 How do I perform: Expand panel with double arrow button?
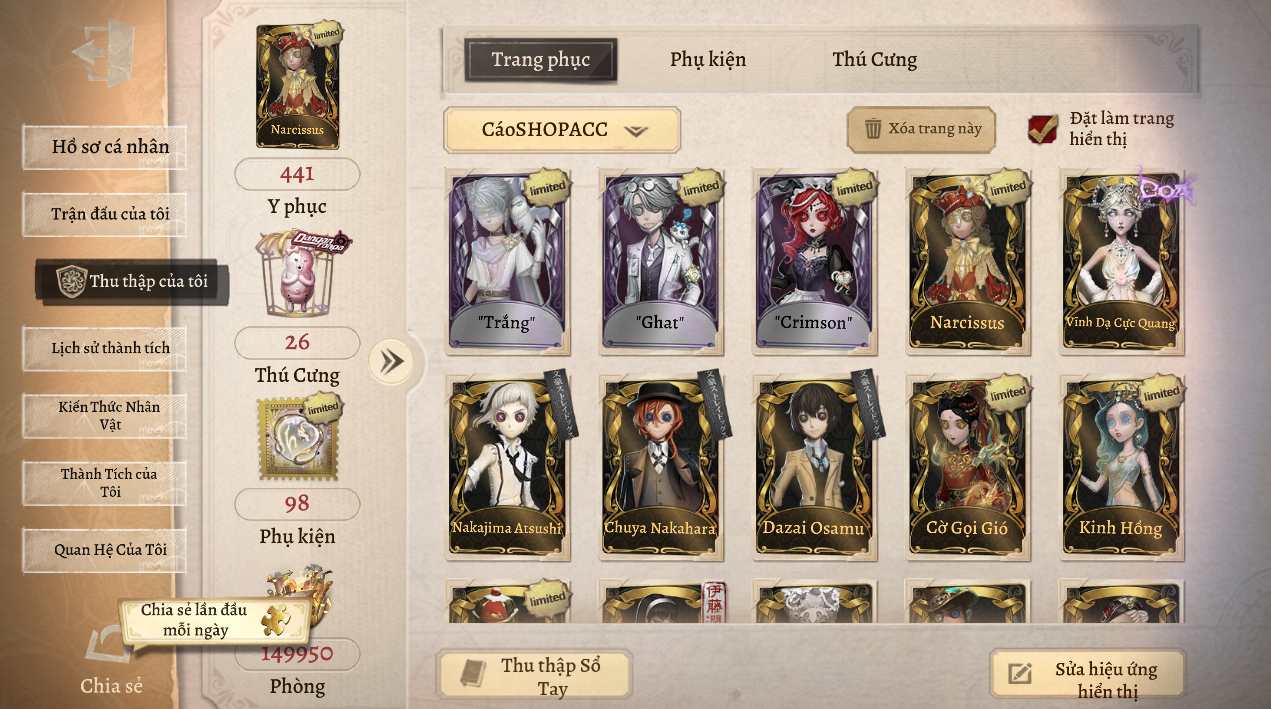[x=391, y=361]
